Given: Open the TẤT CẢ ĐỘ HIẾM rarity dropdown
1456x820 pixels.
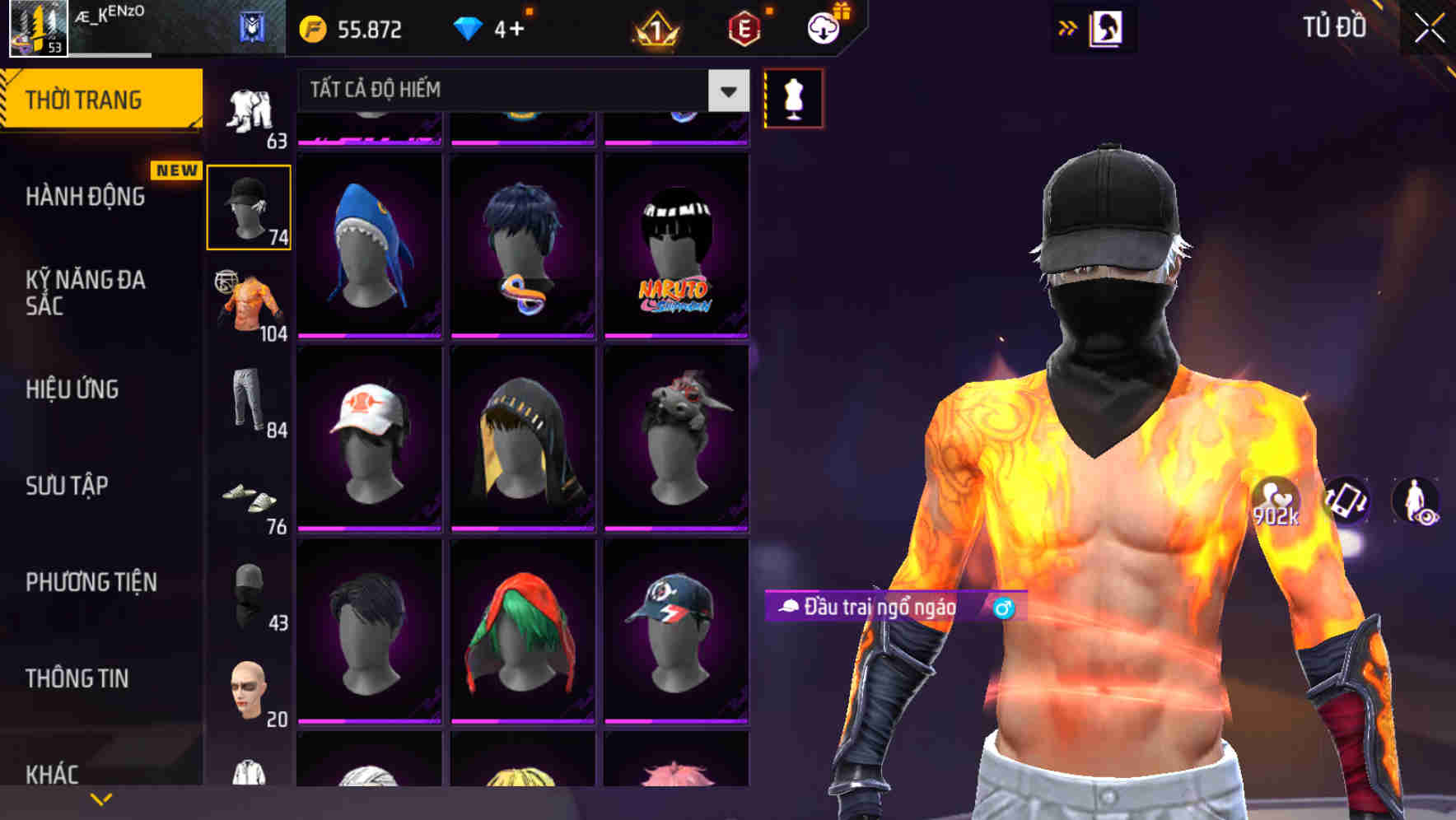Looking at the screenshot, I should tap(519, 91).
